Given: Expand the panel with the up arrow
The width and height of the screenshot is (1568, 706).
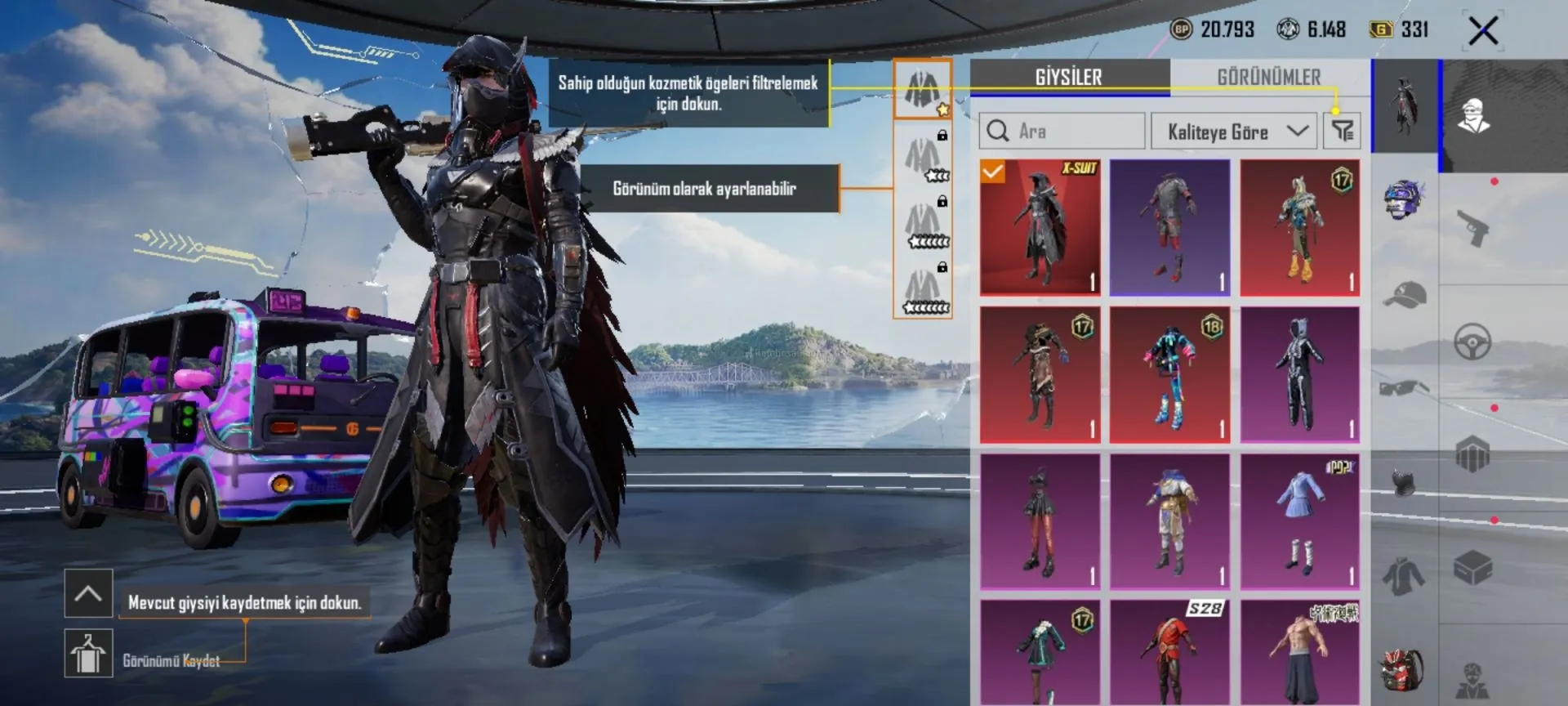Looking at the screenshot, I should tap(88, 593).
